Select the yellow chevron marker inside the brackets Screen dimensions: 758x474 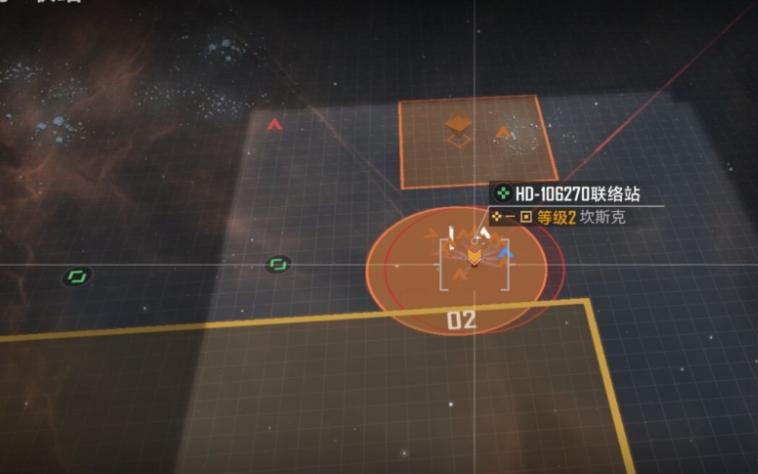(473, 259)
